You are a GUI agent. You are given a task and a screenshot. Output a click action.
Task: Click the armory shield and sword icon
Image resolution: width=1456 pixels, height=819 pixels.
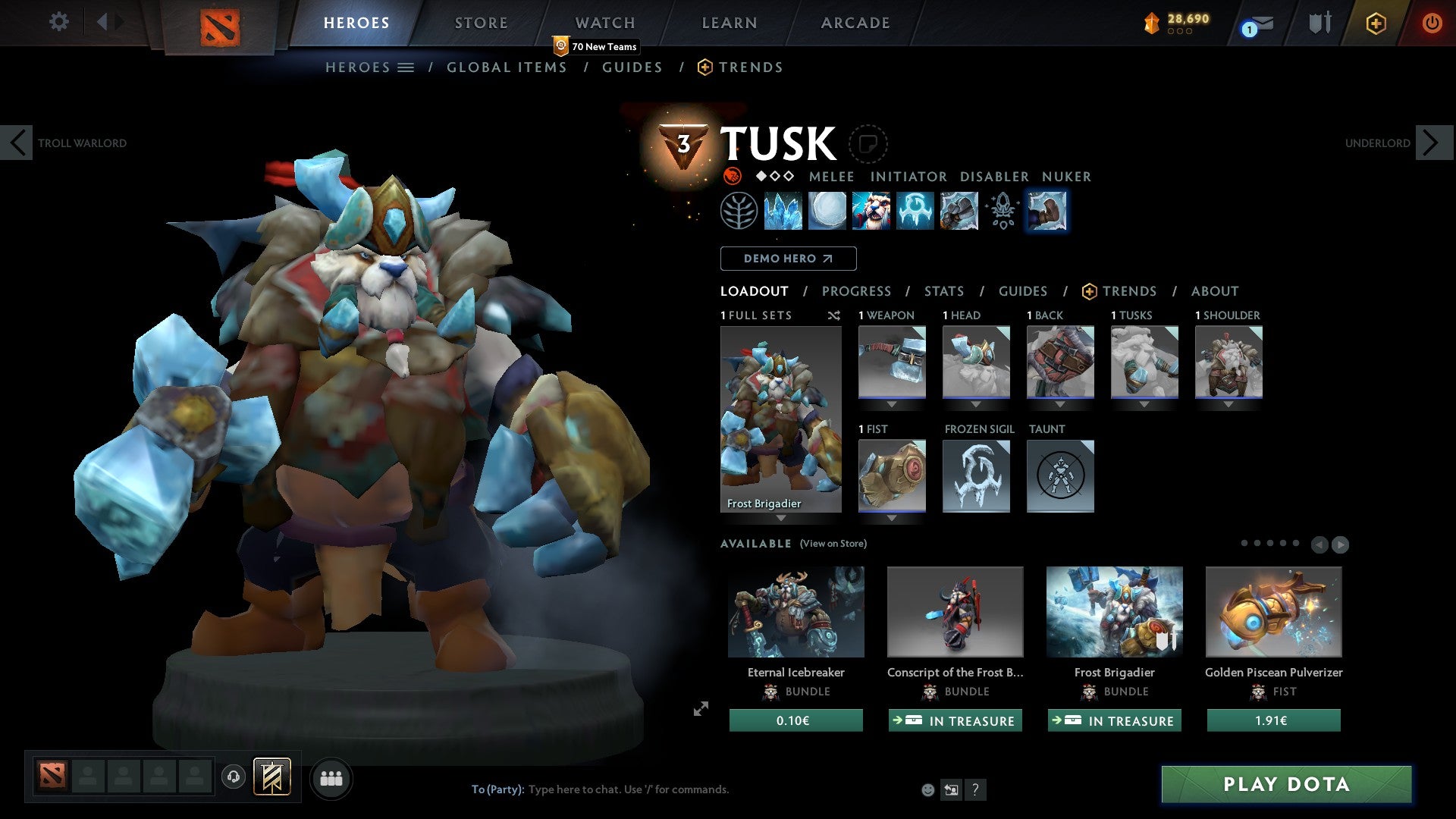pyautogui.click(x=1318, y=23)
